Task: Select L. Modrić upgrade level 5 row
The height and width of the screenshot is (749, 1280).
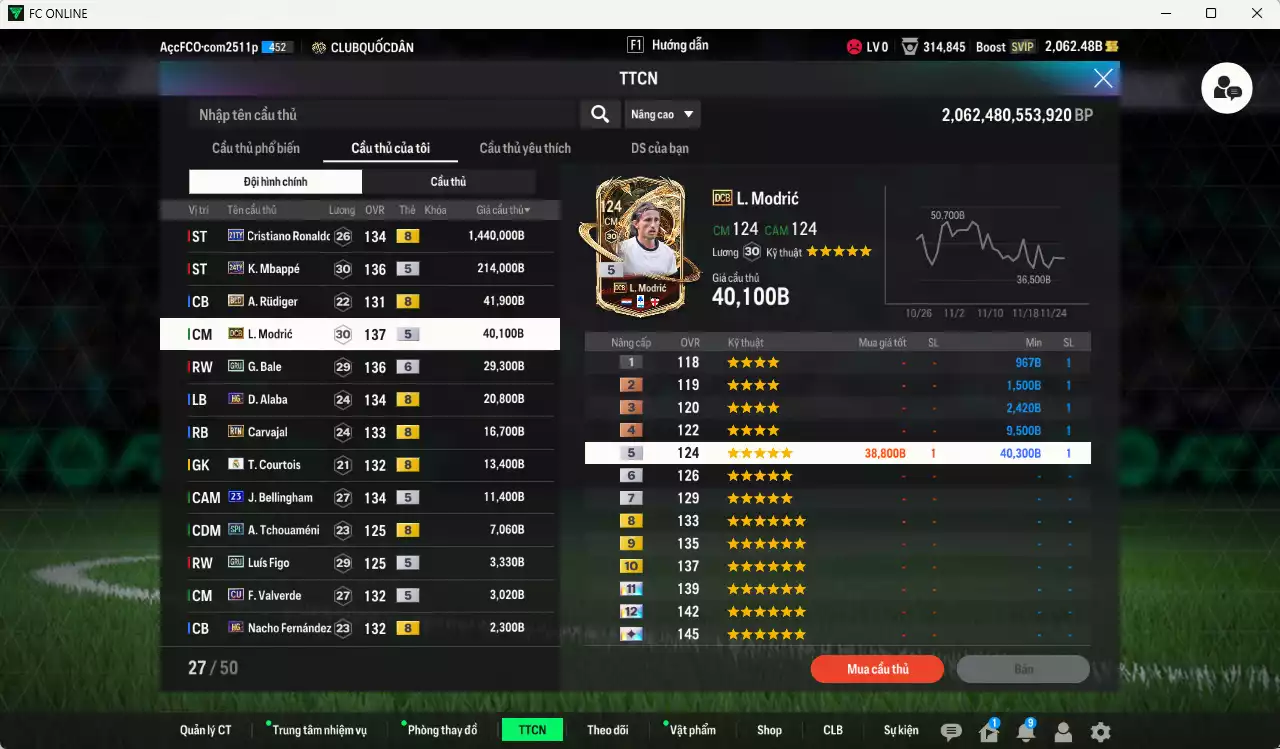Action: (x=838, y=452)
